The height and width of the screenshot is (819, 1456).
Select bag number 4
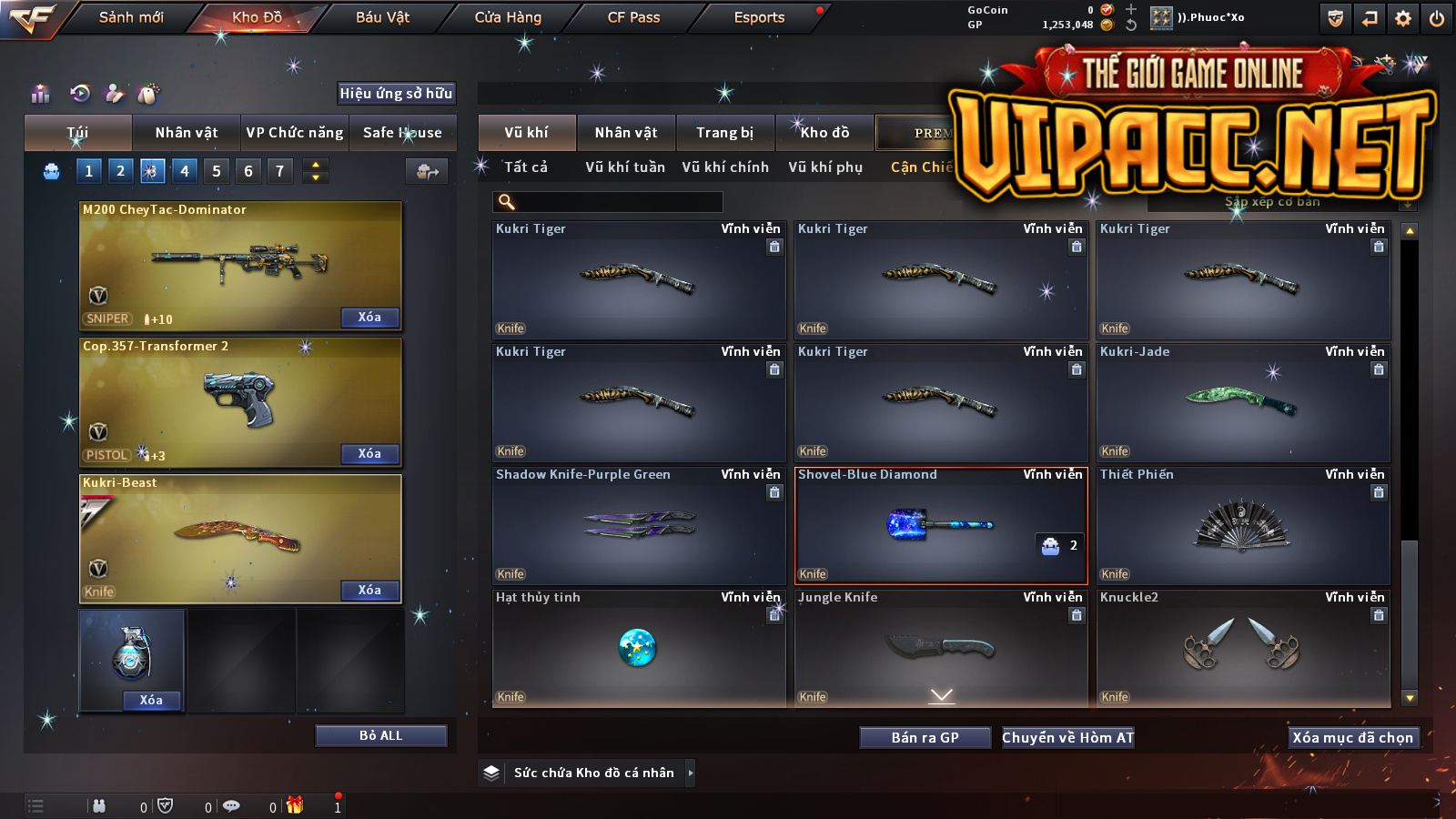click(185, 170)
